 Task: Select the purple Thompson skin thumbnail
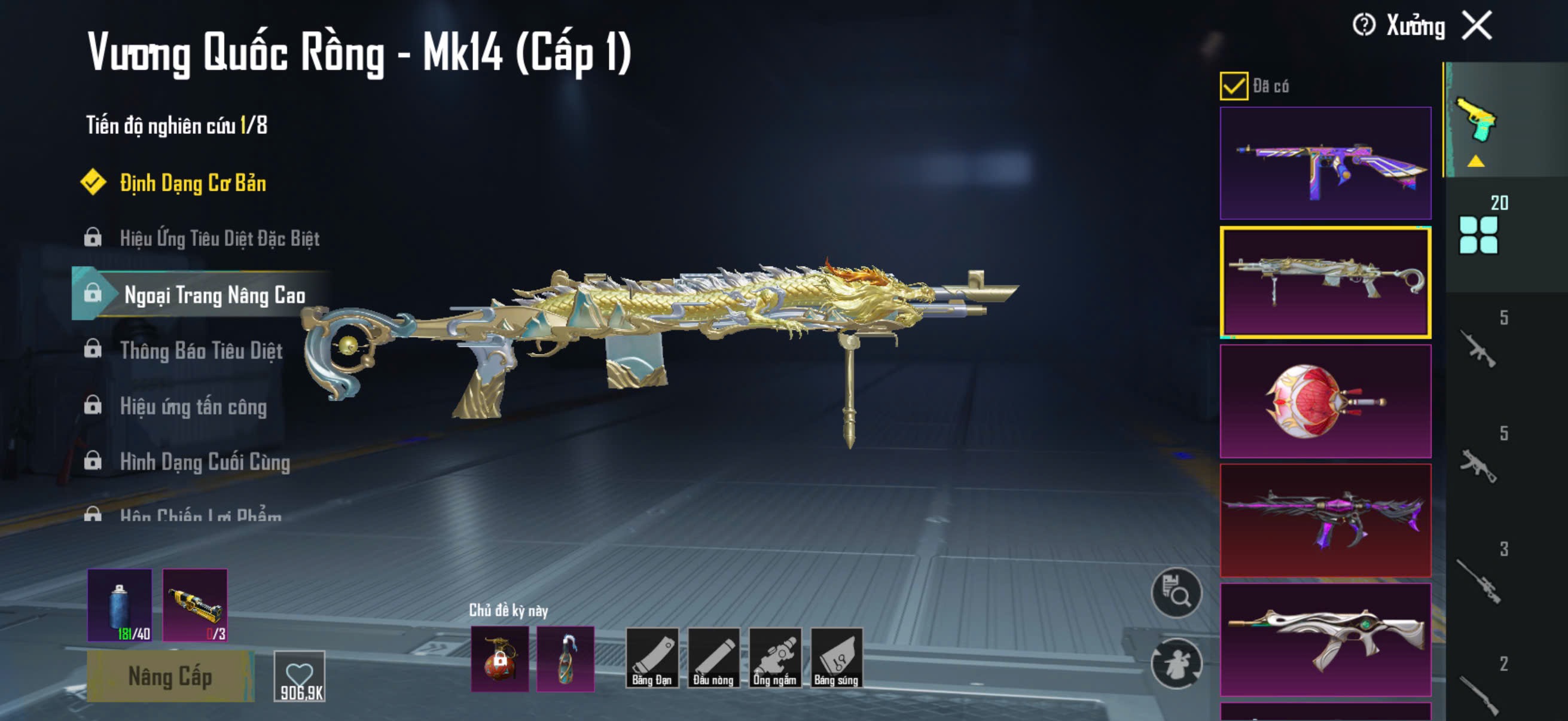point(1325,163)
